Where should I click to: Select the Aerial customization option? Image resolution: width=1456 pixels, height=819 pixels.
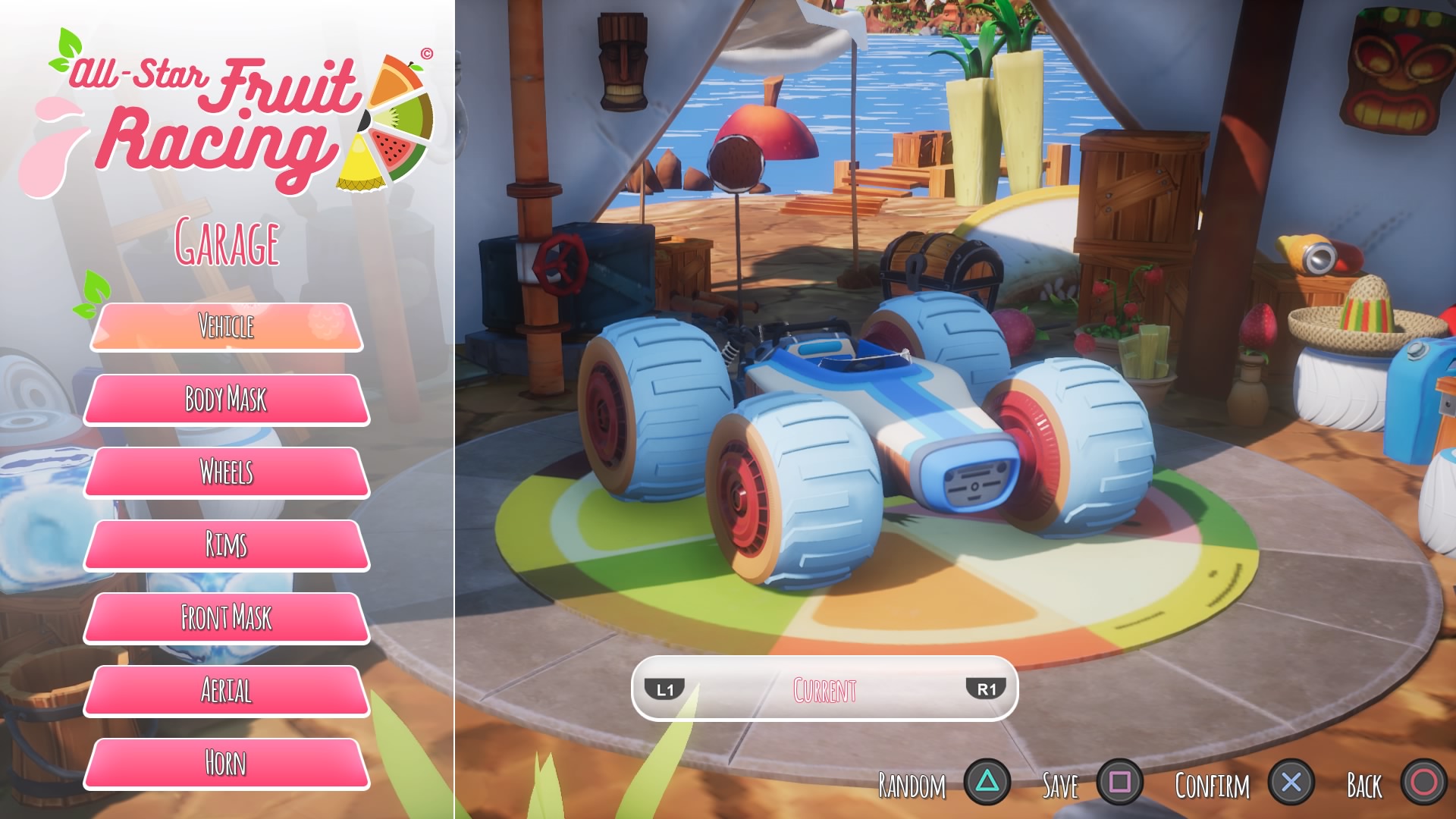point(226,690)
